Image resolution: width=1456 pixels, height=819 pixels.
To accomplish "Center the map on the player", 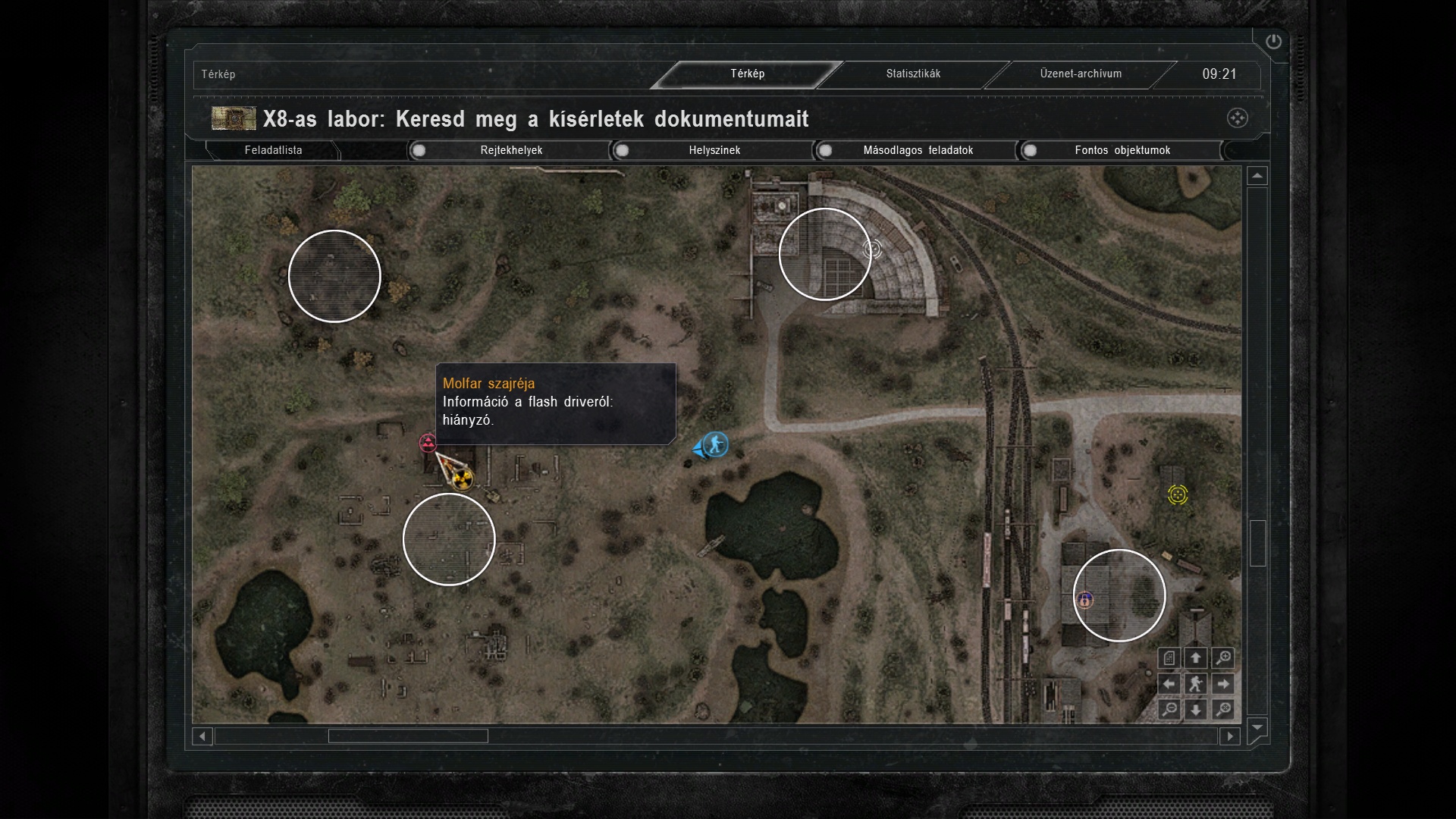I will click(1196, 684).
